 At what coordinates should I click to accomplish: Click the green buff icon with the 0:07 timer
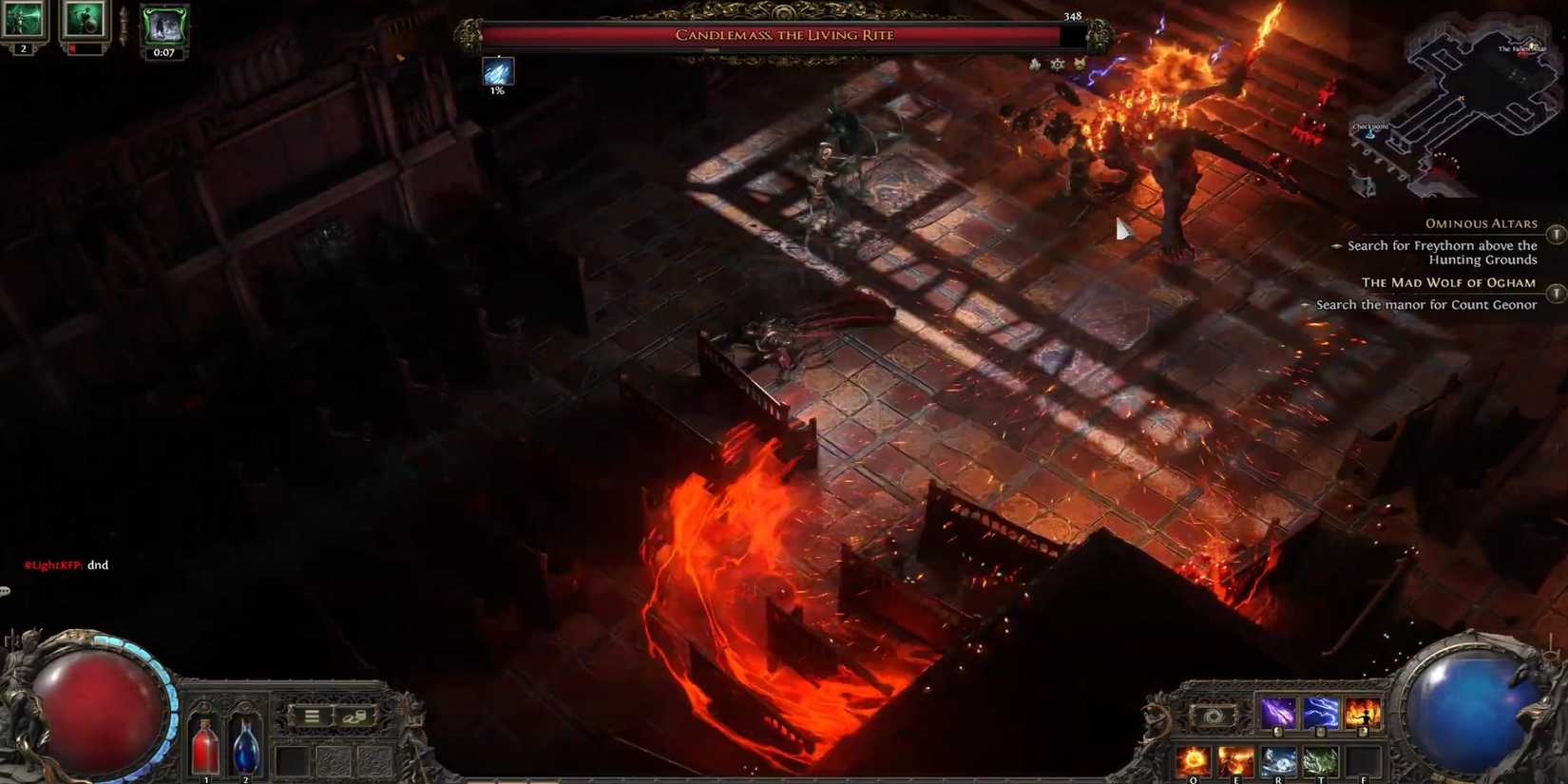pyautogui.click(x=163, y=24)
